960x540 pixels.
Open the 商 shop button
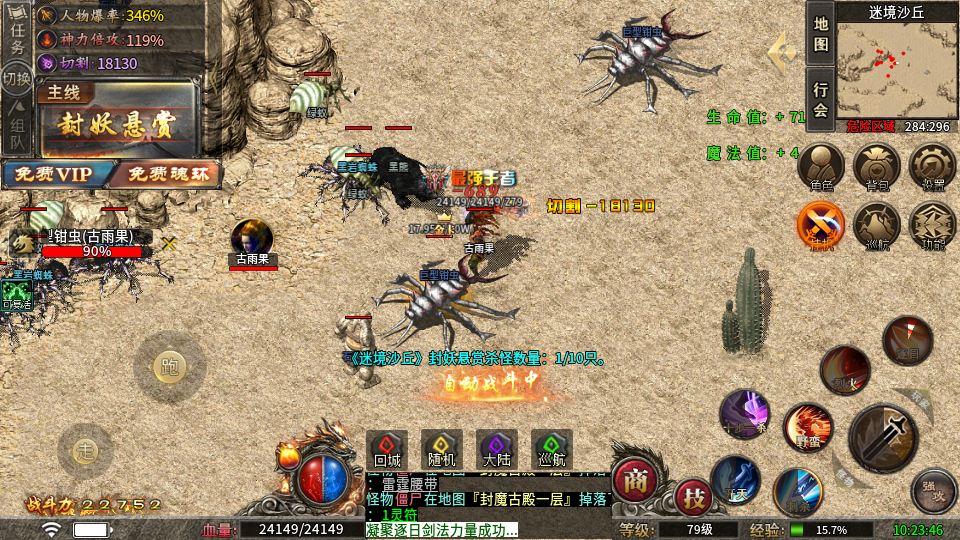tap(634, 481)
